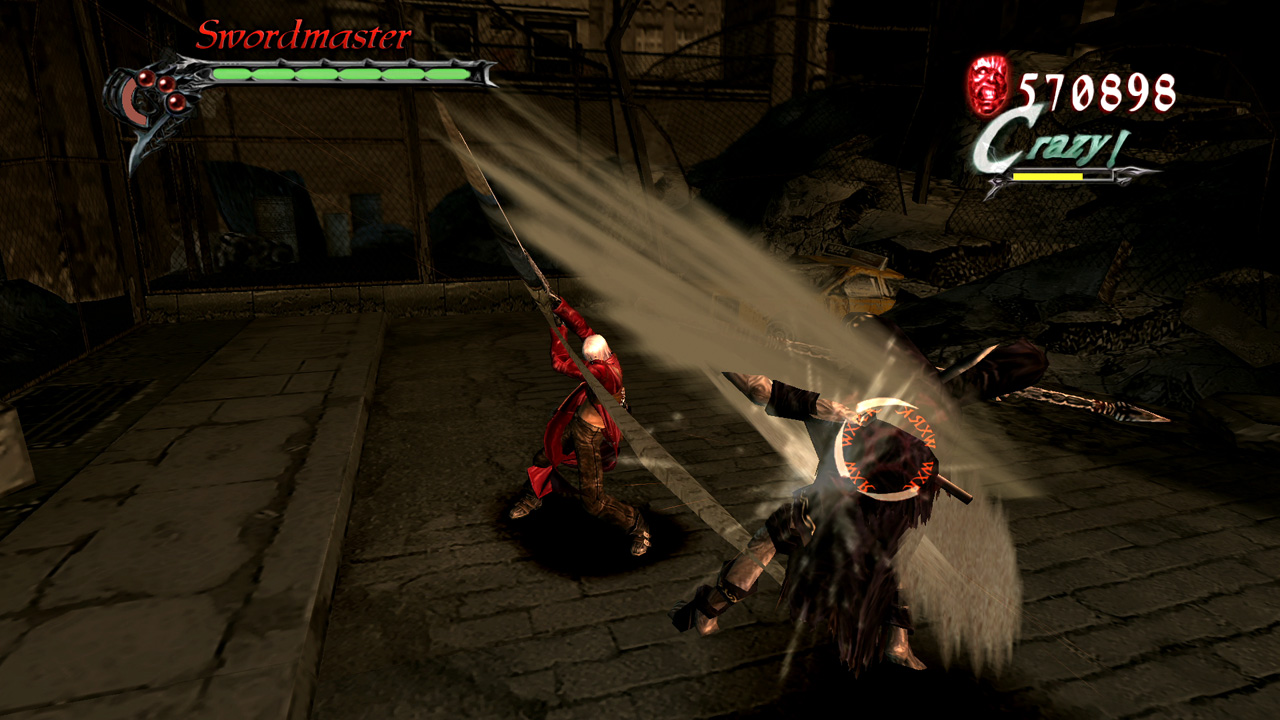Viewport: 1280px width, 720px height.
Task: Click the middle Devil Trigger rune orb
Action: pyautogui.click(x=165, y=84)
